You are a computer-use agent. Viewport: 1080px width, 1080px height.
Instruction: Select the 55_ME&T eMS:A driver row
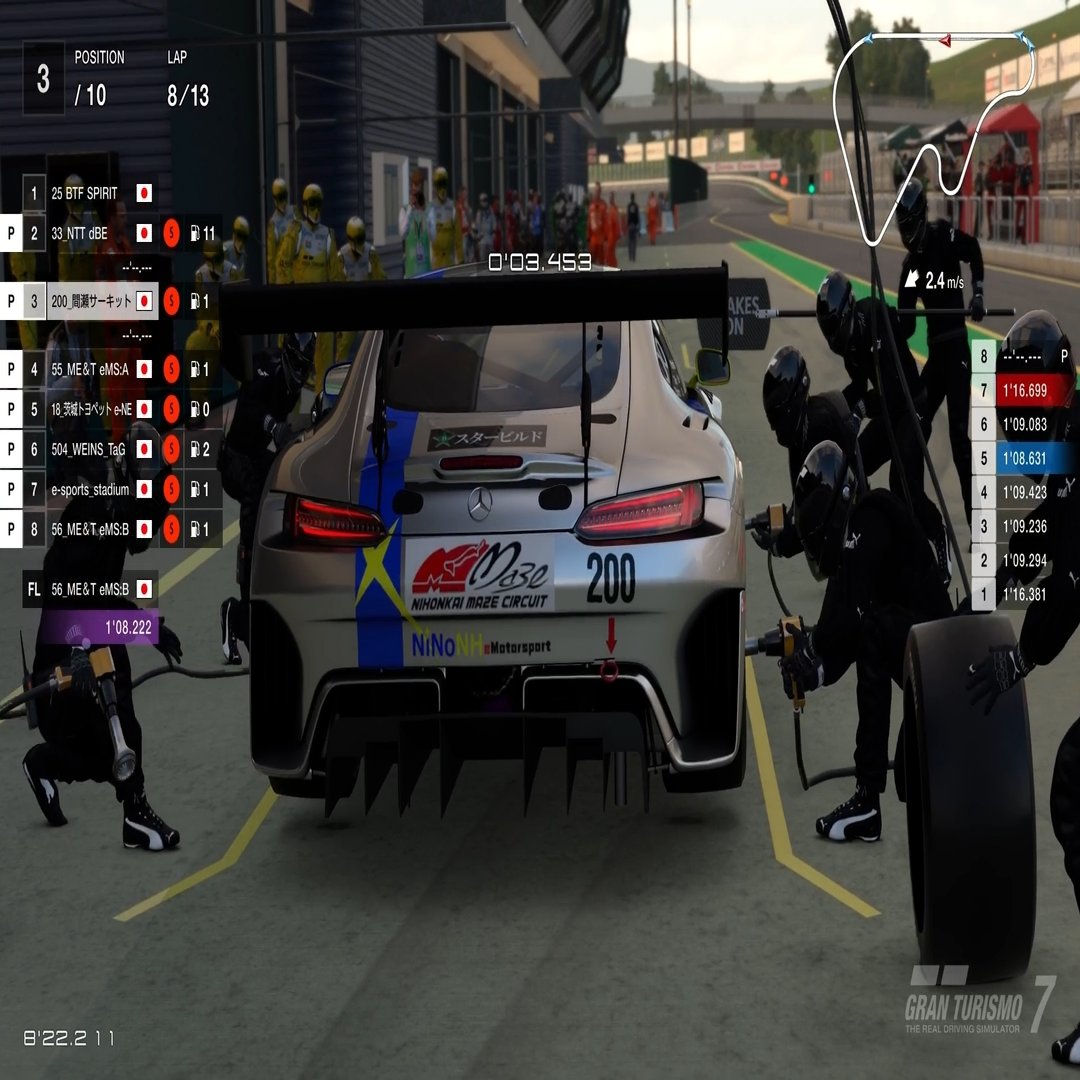click(90, 369)
